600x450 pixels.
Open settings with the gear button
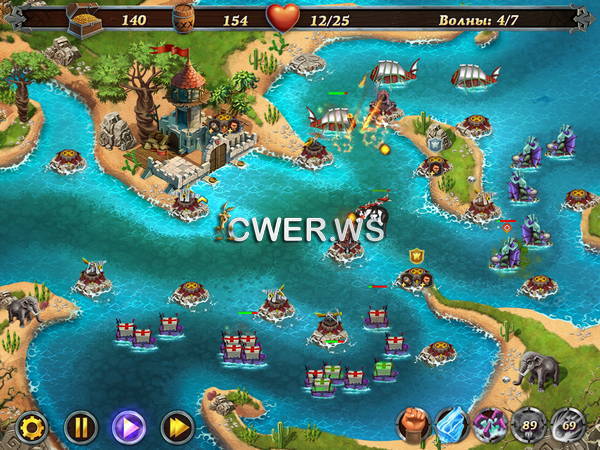tap(32, 427)
